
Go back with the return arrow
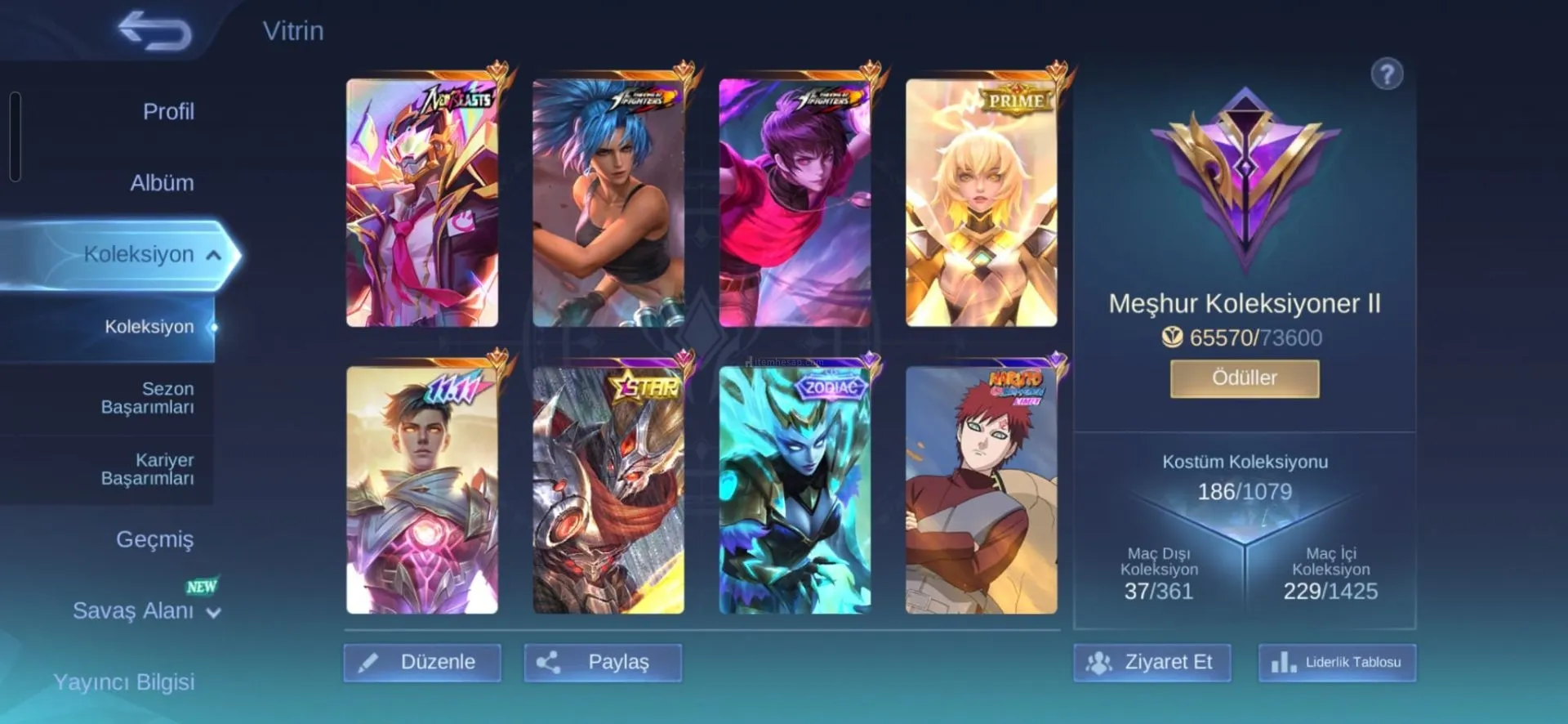point(154,31)
